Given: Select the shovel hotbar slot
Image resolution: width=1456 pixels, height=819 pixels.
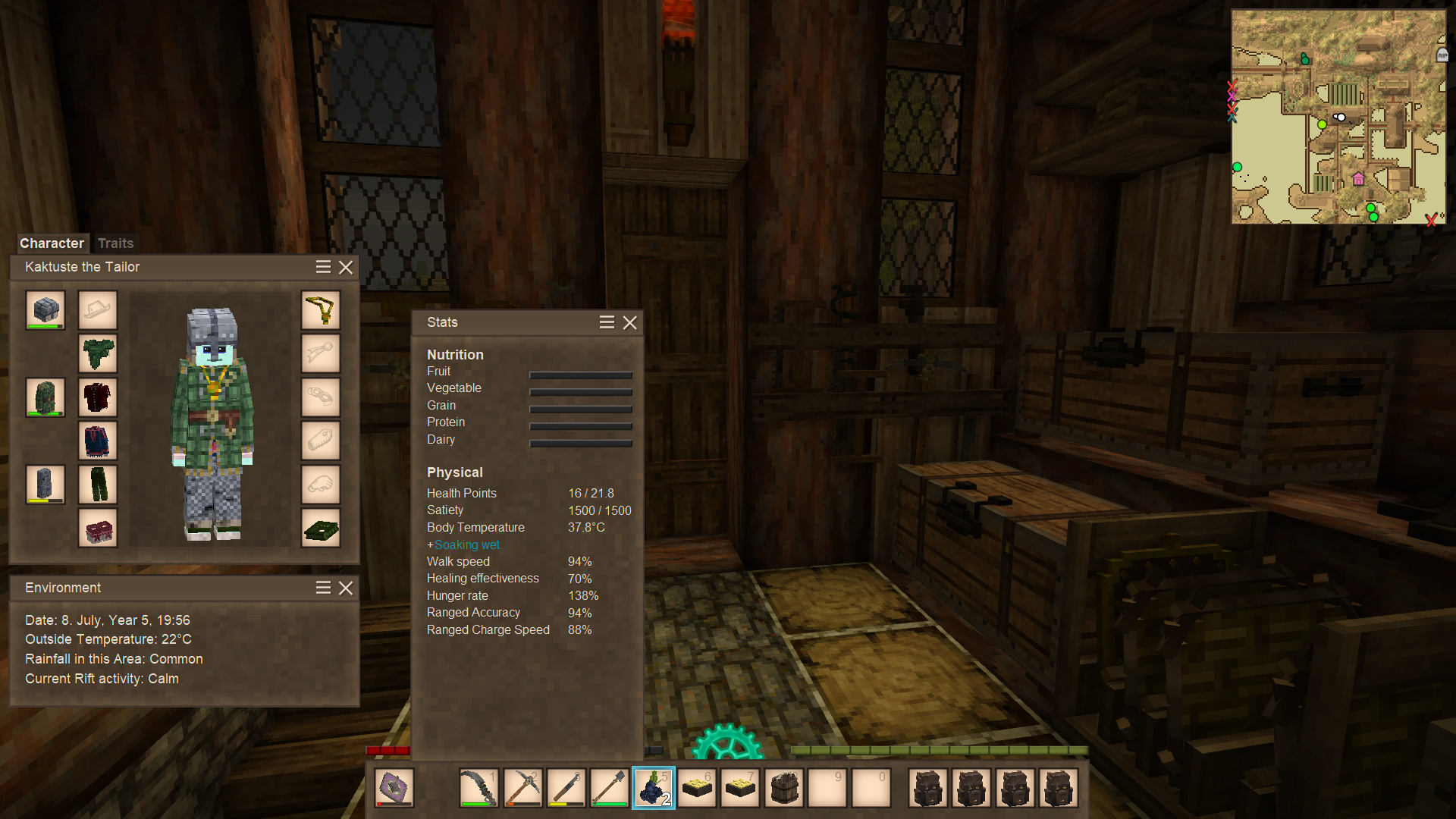Looking at the screenshot, I should pyautogui.click(x=610, y=788).
